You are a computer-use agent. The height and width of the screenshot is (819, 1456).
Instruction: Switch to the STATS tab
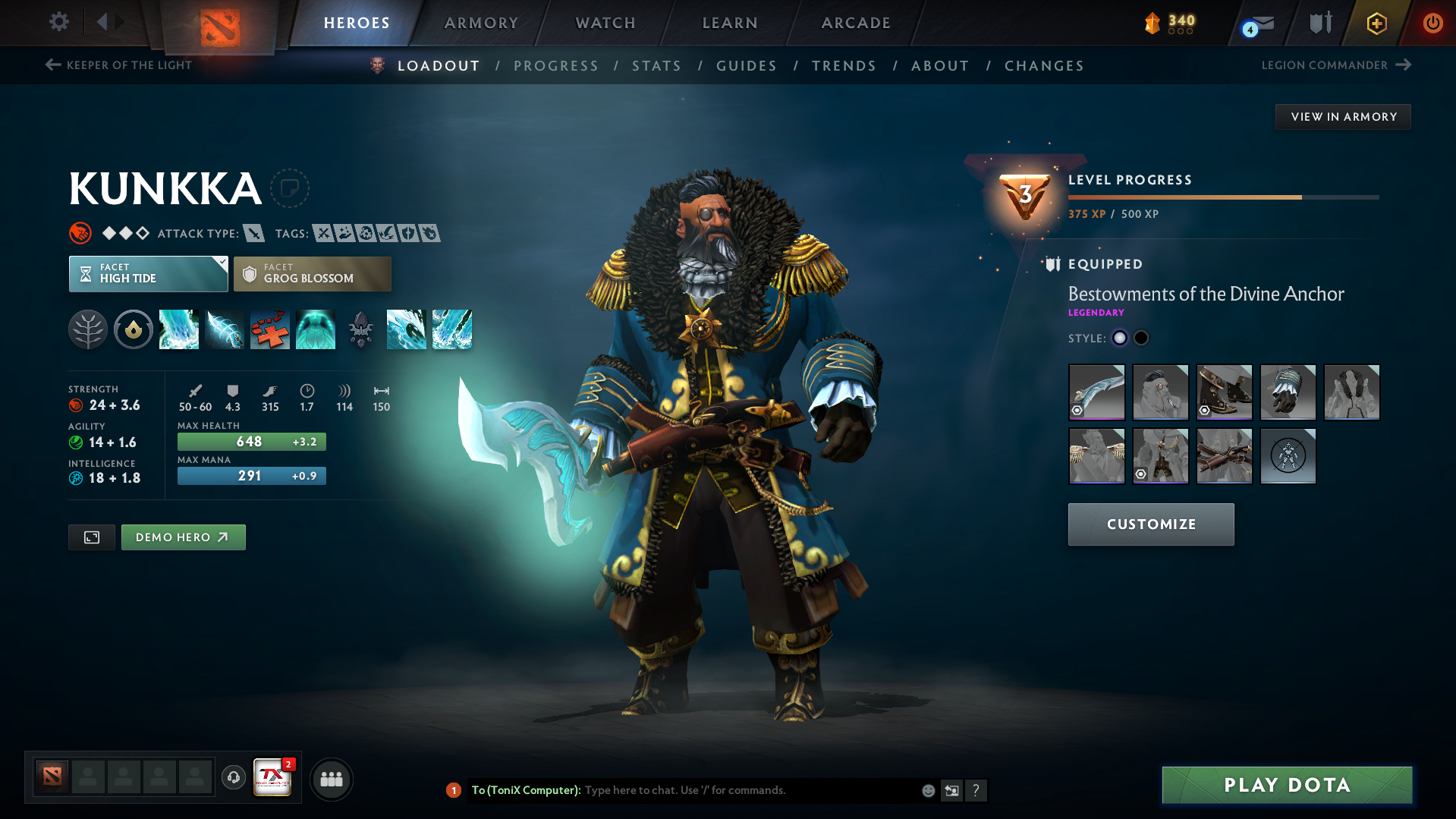656,66
